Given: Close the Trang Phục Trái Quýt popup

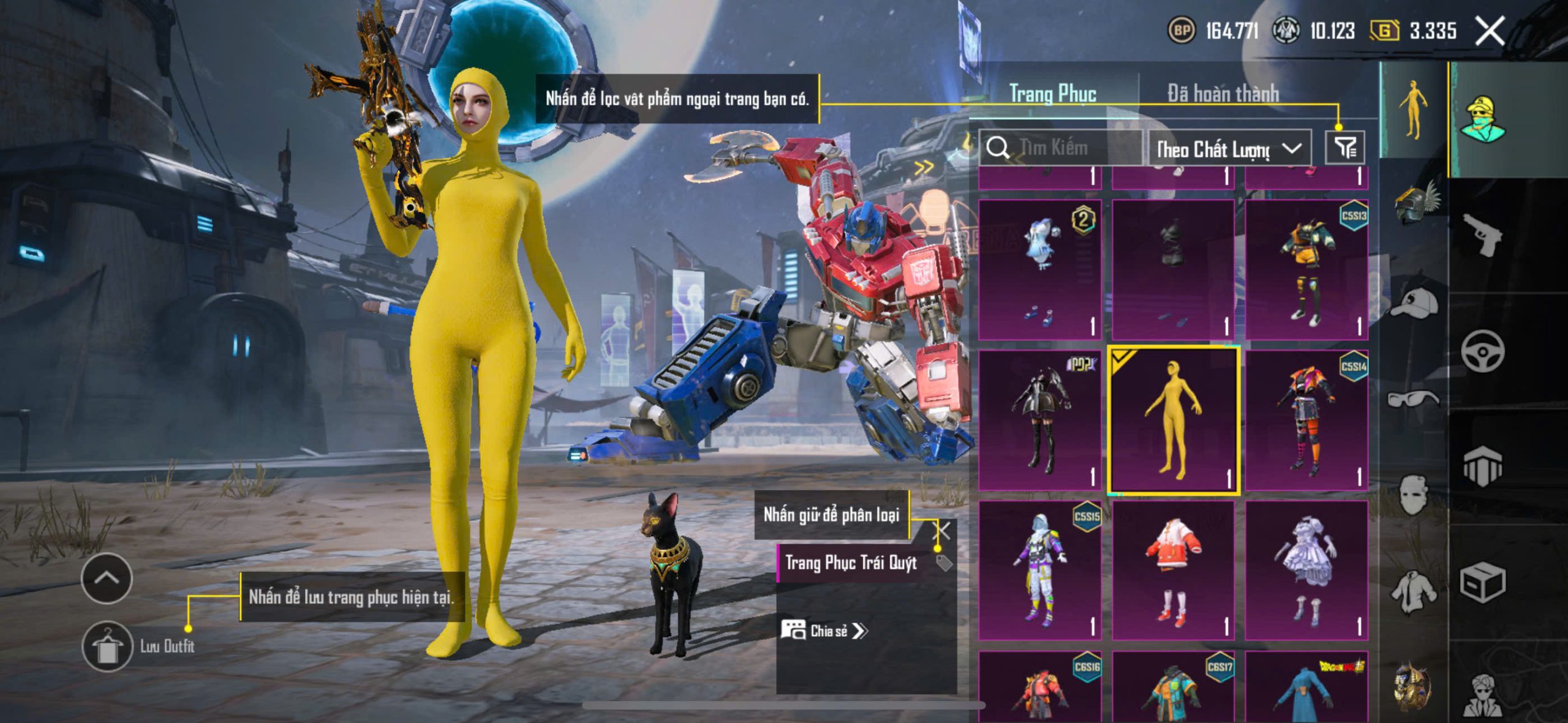Looking at the screenshot, I should click(x=943, y=531).
